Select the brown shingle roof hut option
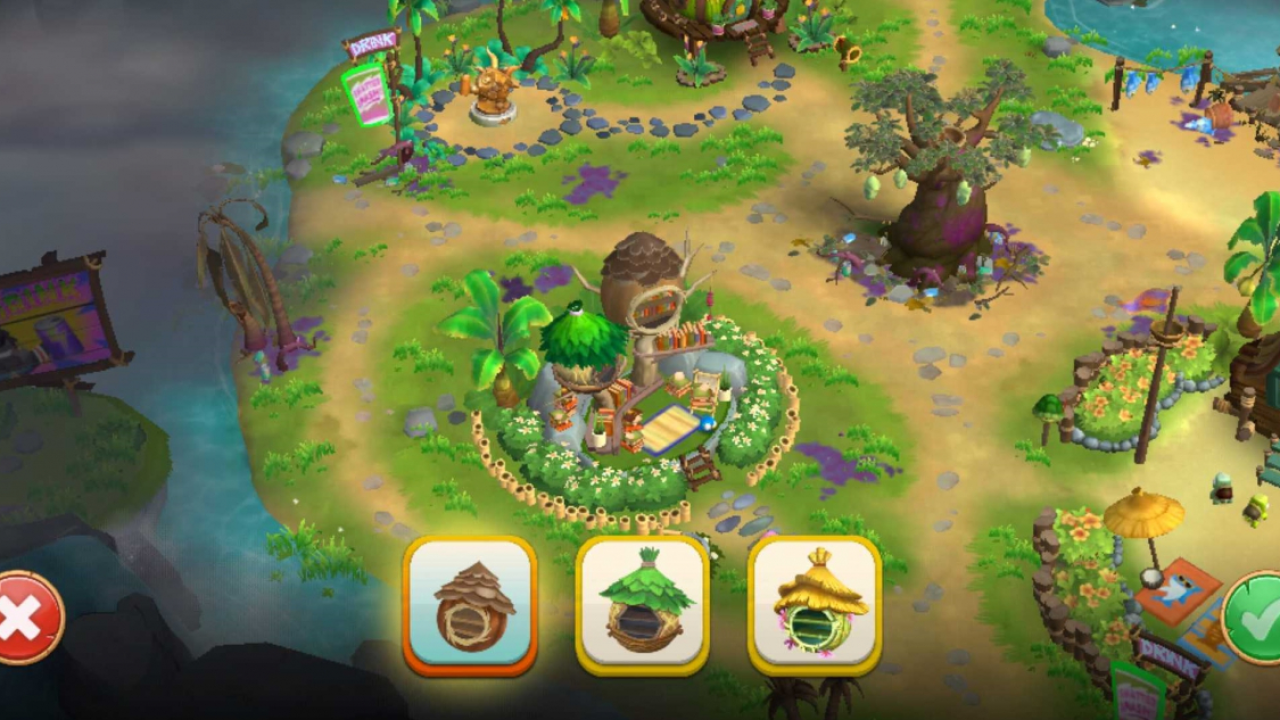The height and width of the screenshot is (720, 1280). pyautogui.click(x=470, y=605)
